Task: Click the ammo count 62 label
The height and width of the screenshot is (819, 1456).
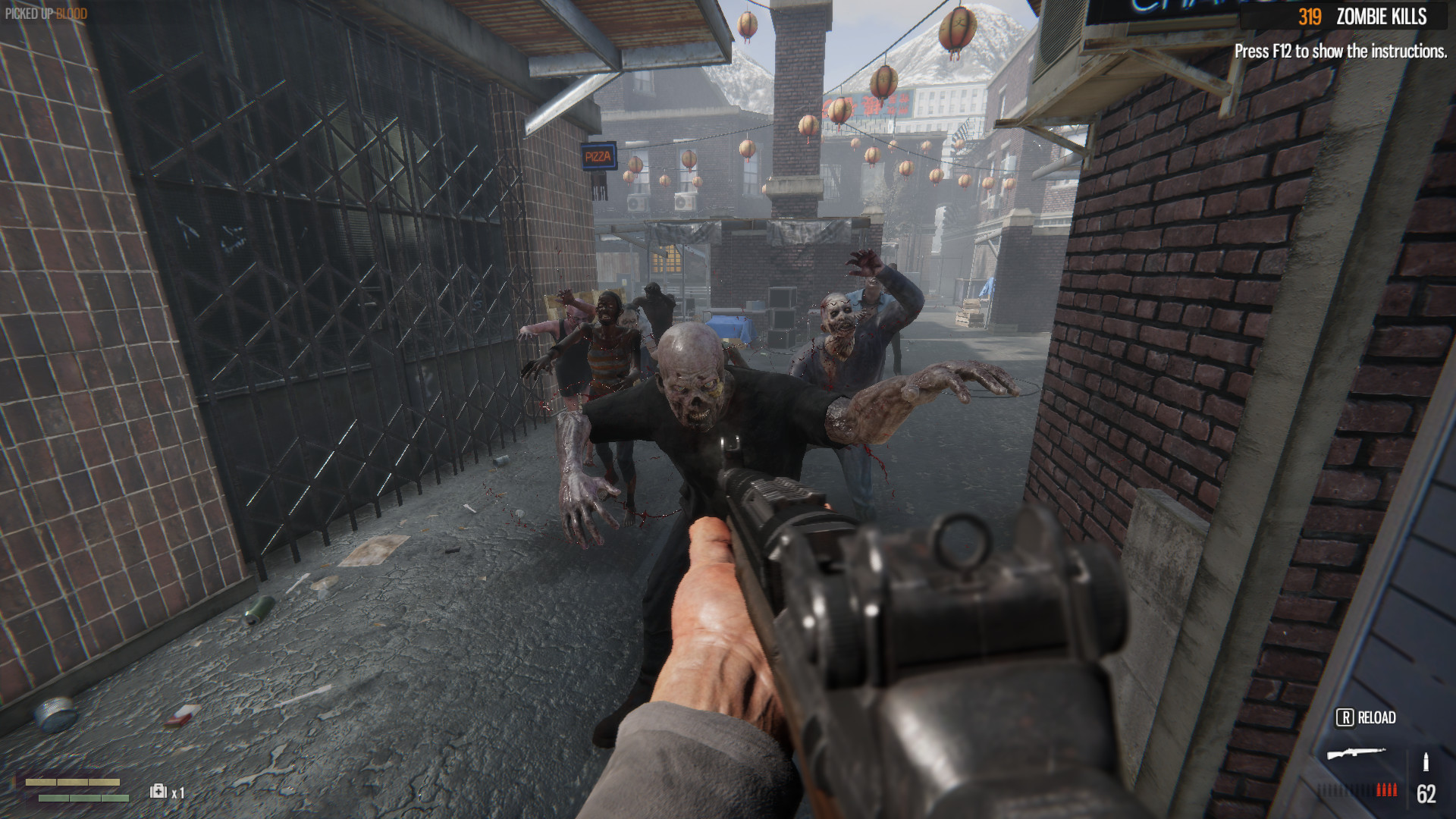Action: click(1426, 794)
